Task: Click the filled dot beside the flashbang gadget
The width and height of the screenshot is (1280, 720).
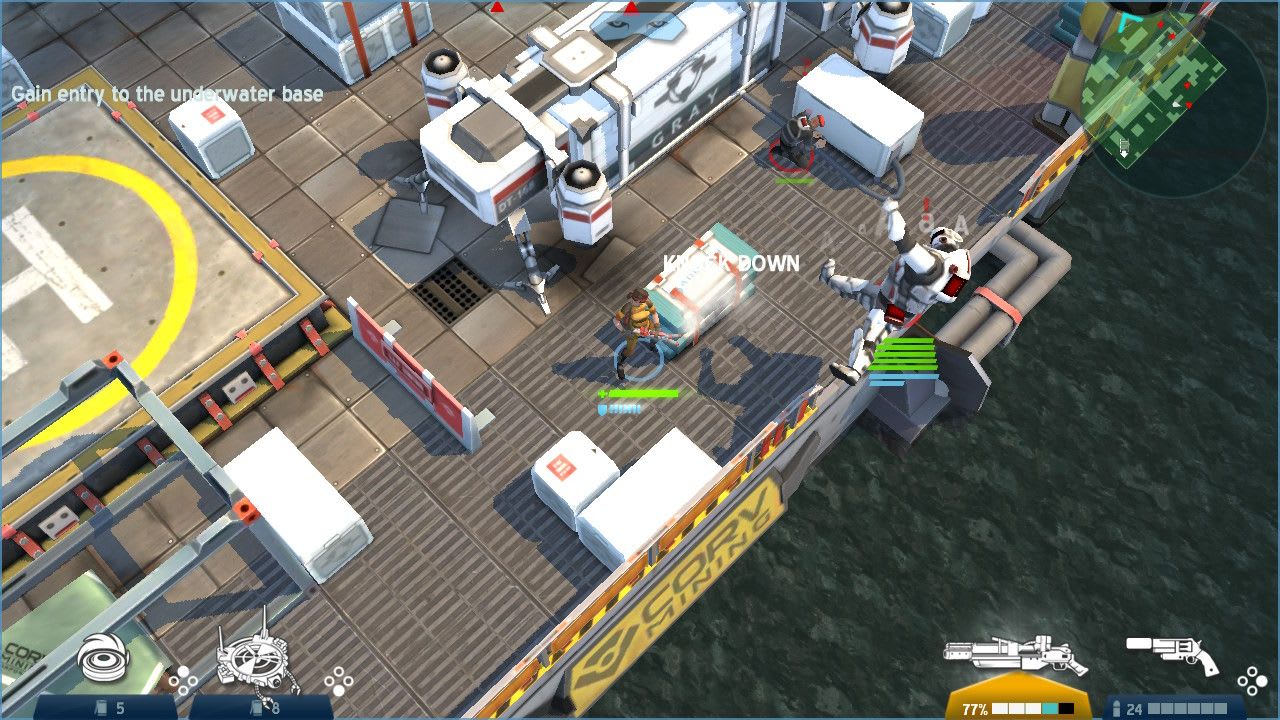Action: [x=184, y=670]
